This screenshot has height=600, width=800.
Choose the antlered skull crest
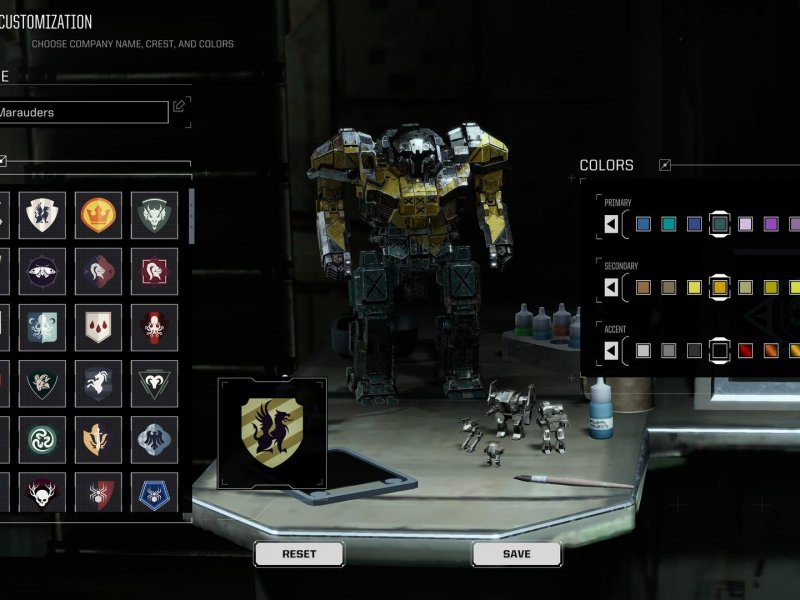[42, 495]
